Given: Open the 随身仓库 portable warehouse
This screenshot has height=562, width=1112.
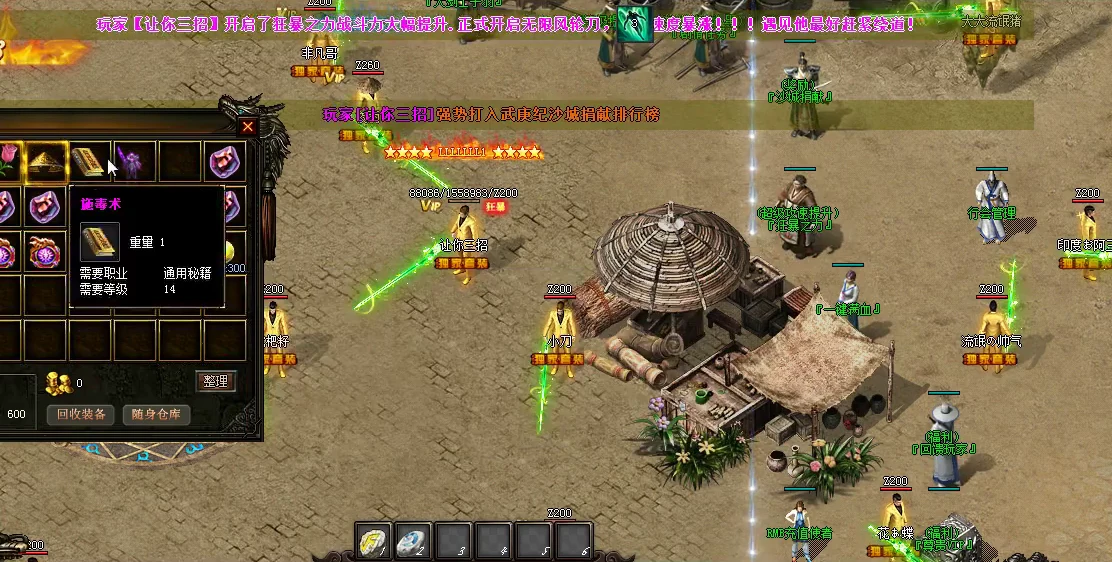Looking at the screenshot, I should (x=156, y=414).
